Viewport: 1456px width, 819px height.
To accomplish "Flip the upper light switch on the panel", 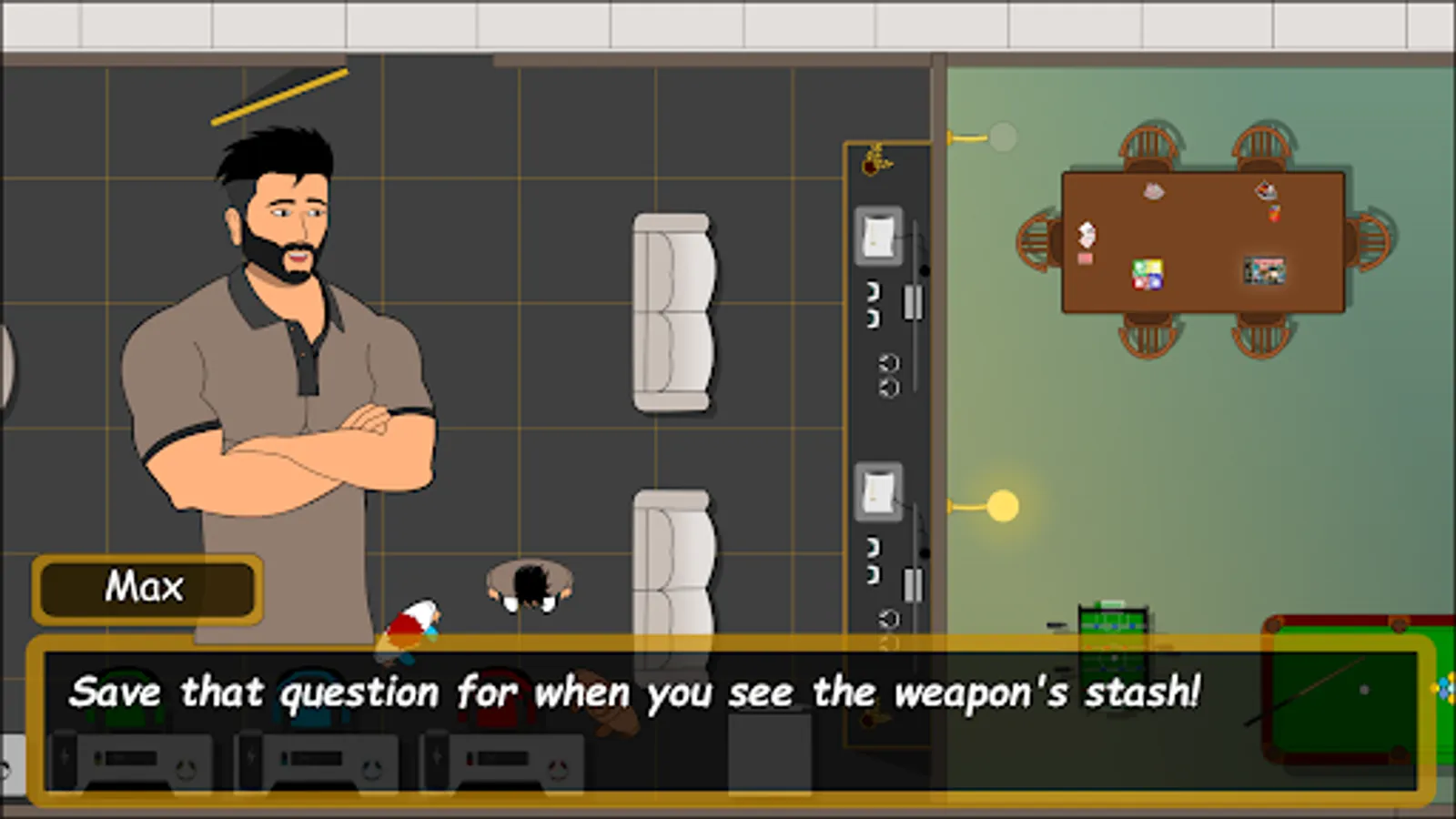I will click(x=877, y=234).
